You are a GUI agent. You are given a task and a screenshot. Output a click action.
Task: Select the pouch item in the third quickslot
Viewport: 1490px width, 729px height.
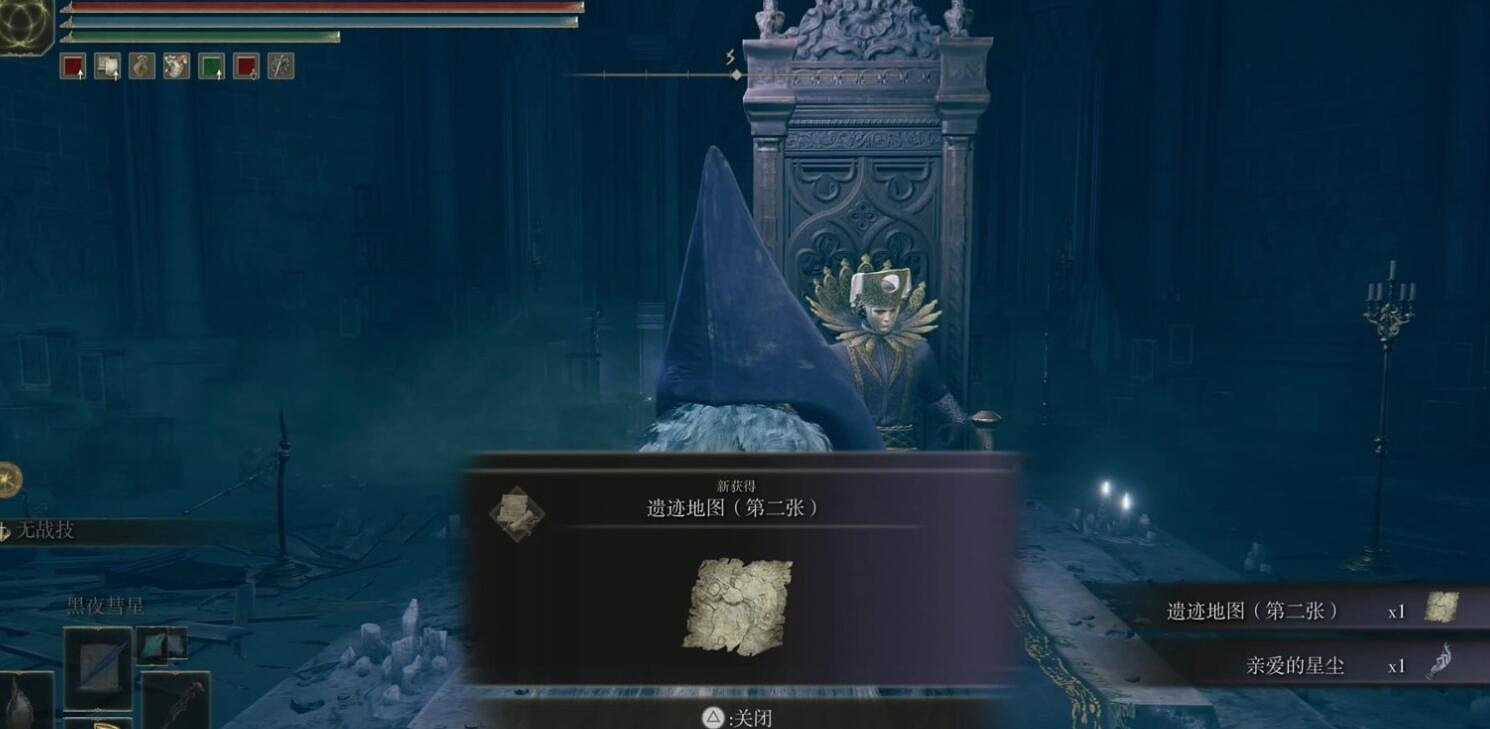[x=140, y=67]
